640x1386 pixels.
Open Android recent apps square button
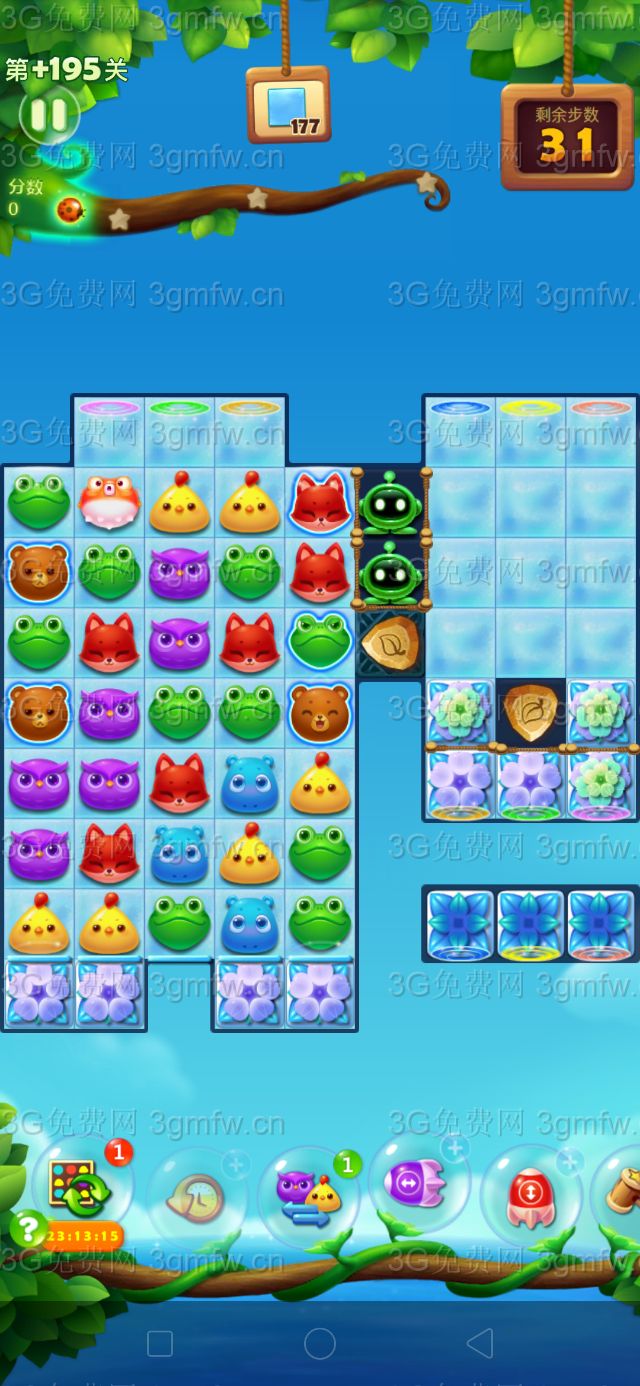pyautogui.click(x=160, y=1342)
